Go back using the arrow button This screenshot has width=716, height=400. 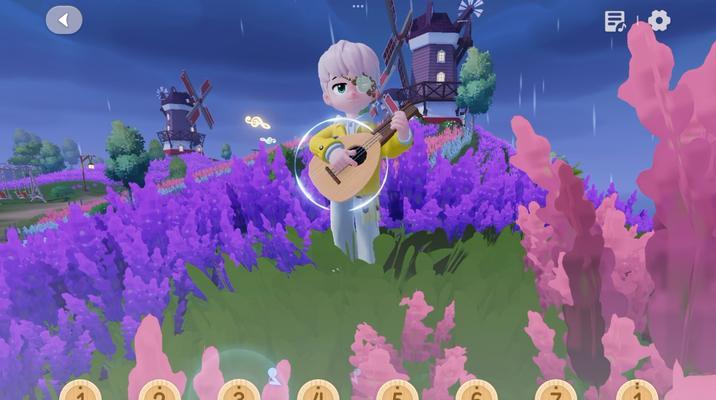coord(64,20)
